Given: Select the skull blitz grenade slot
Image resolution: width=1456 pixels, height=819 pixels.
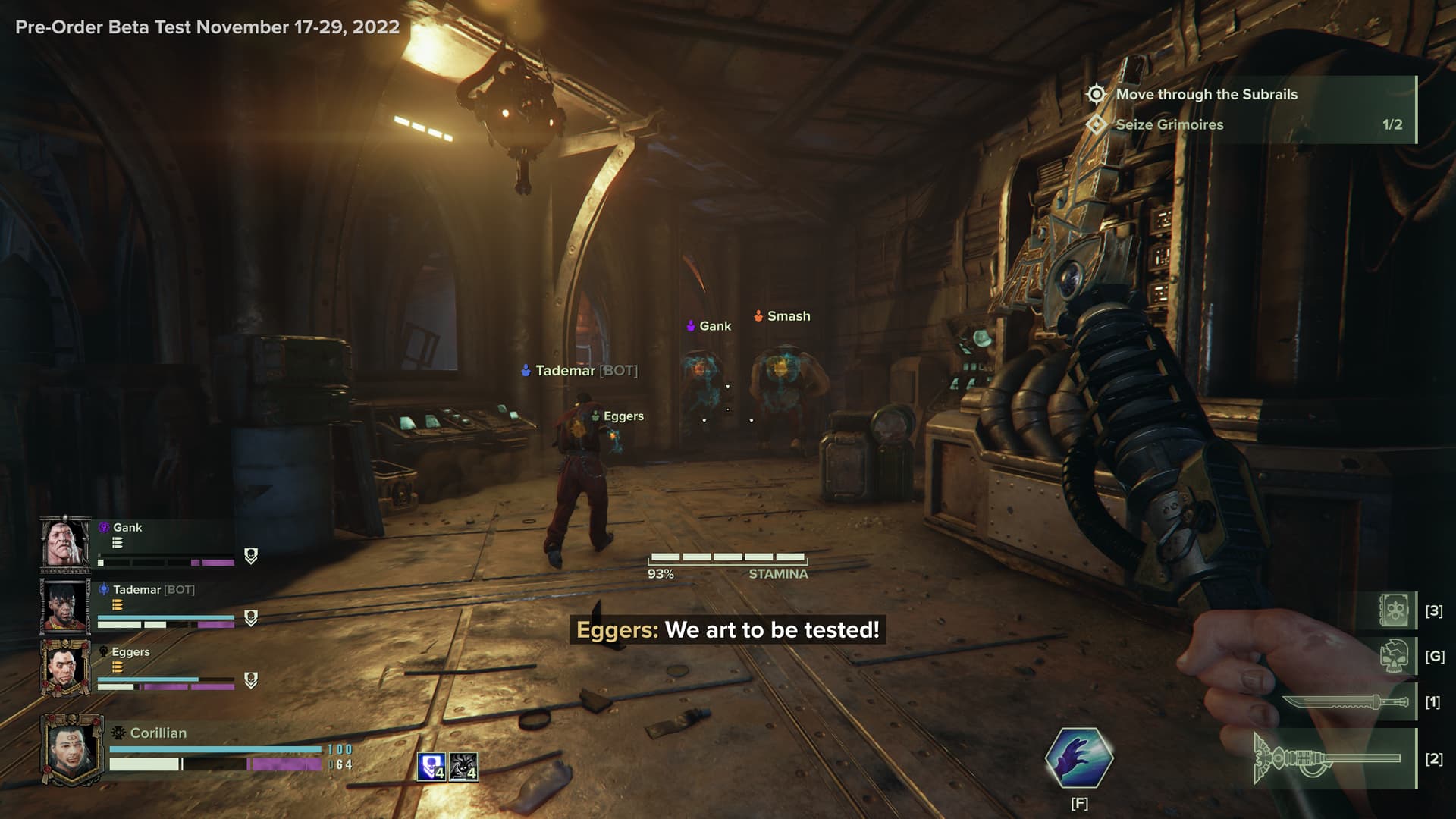Looking at the screenshot, I should point(1395,656).
